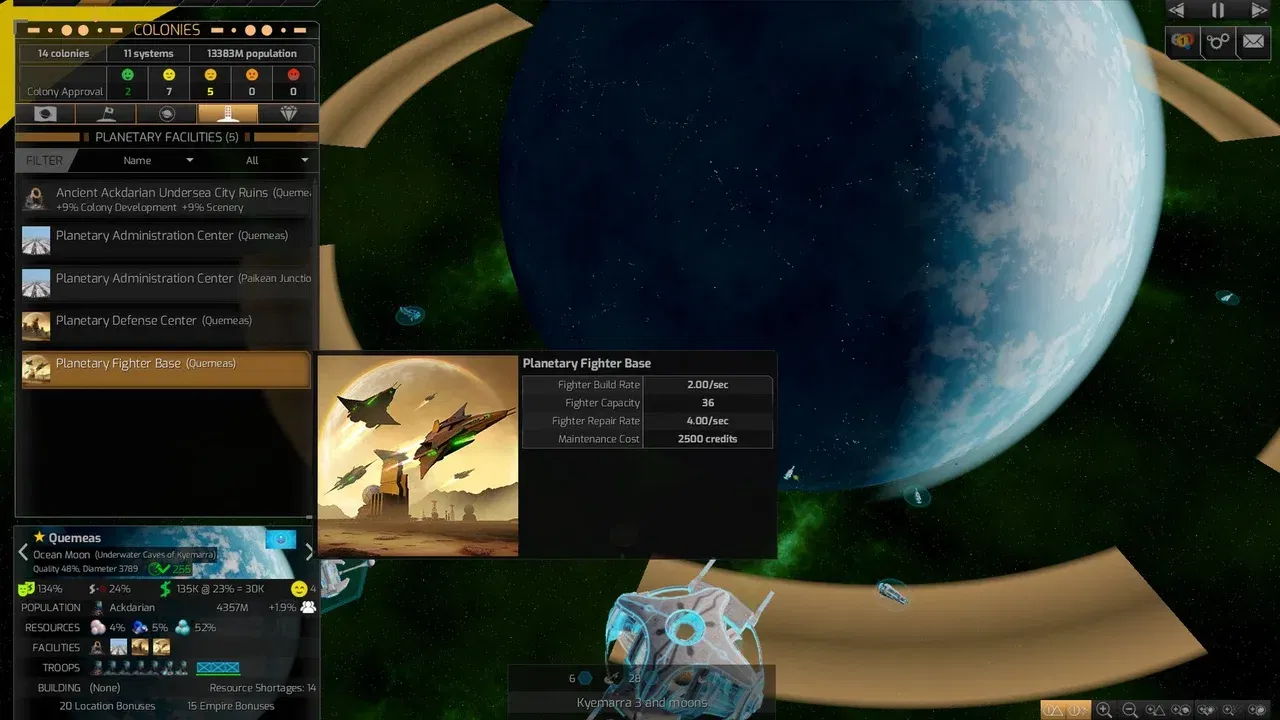1280x720 pixels.
Task: Click the right arrow to view next colony
Action: 309,551
